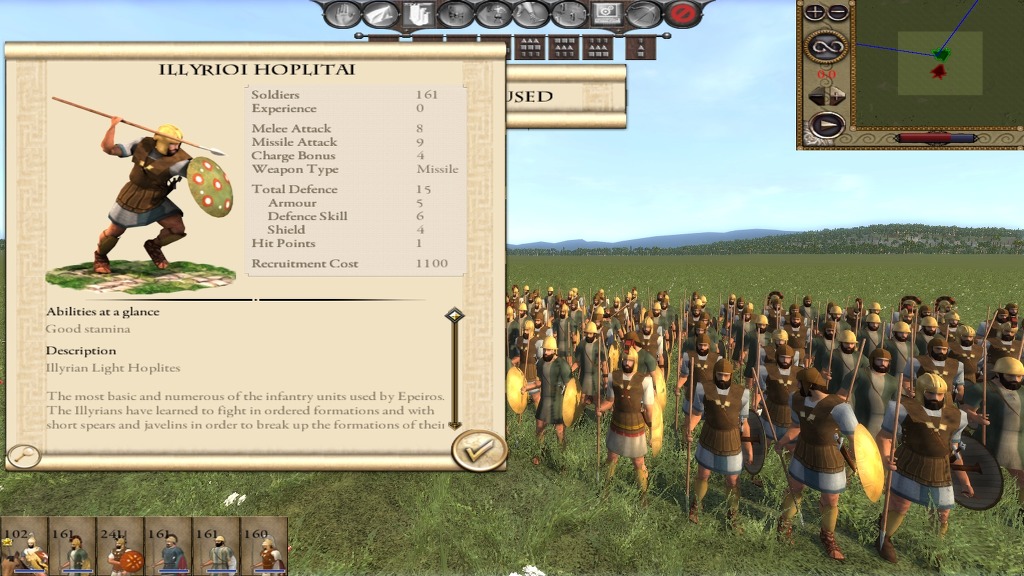Activate the halt (raised hand) order
This screenshot has height=576, width=1024.
[x=342, y=14]
